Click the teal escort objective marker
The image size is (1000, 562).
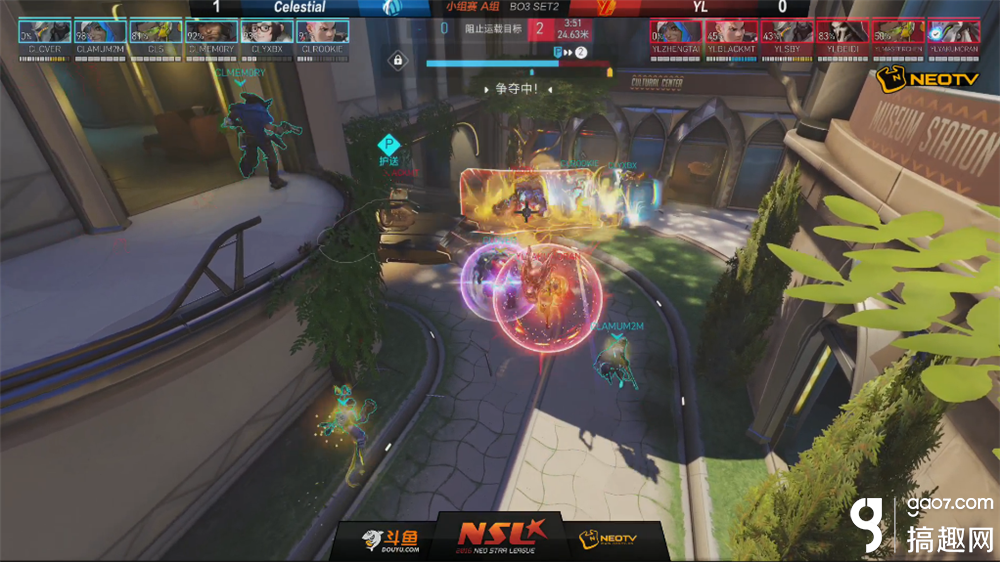click(388, 143)
